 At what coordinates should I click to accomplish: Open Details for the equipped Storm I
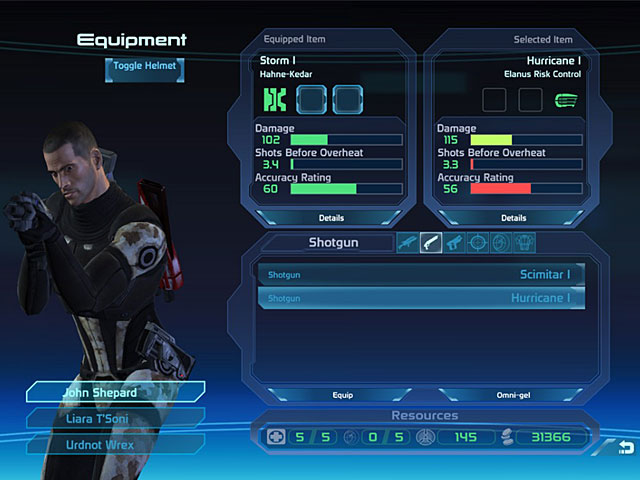tap(331, 217)
